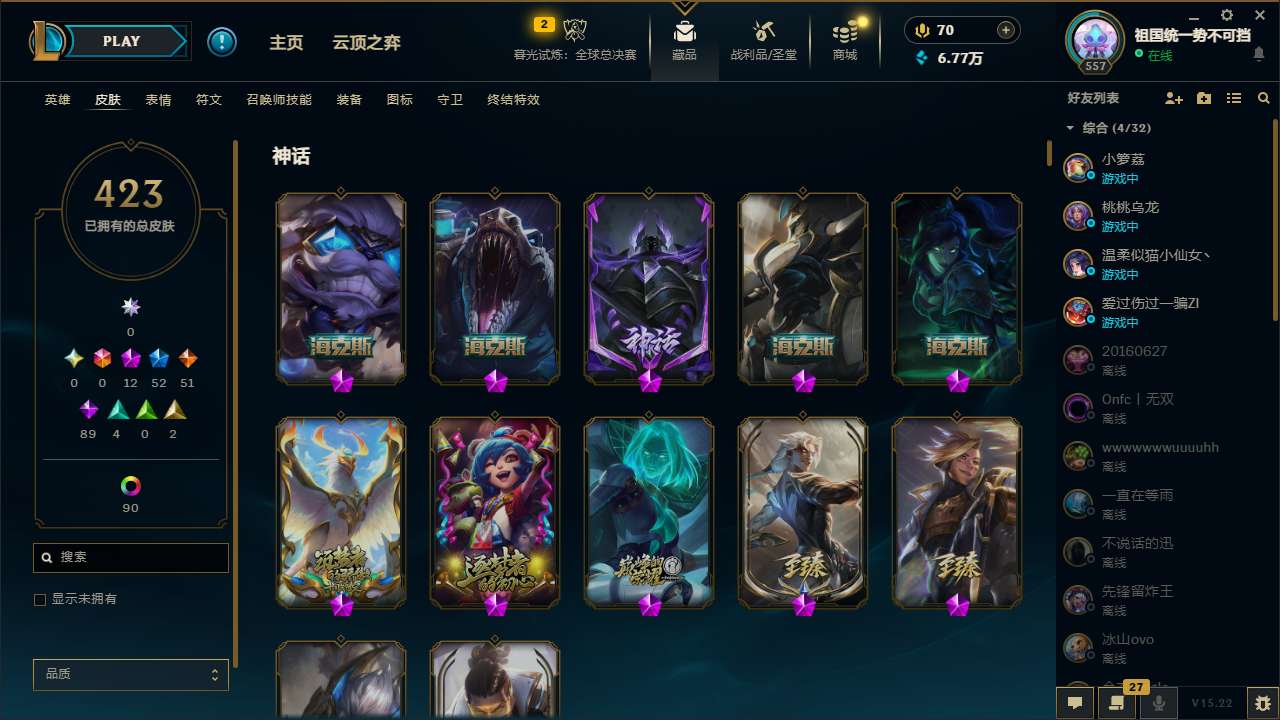Switch to the 云顶之弈 tab
1280x720 pixels.
(366, 42)
